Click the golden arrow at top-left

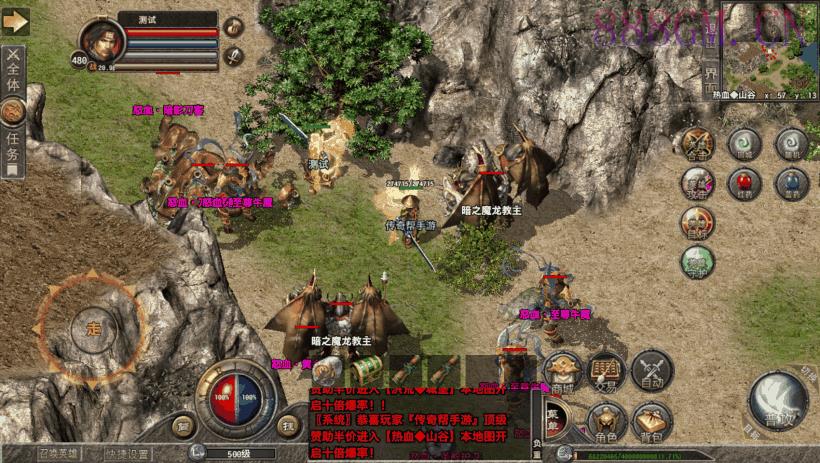click(16, 20)
